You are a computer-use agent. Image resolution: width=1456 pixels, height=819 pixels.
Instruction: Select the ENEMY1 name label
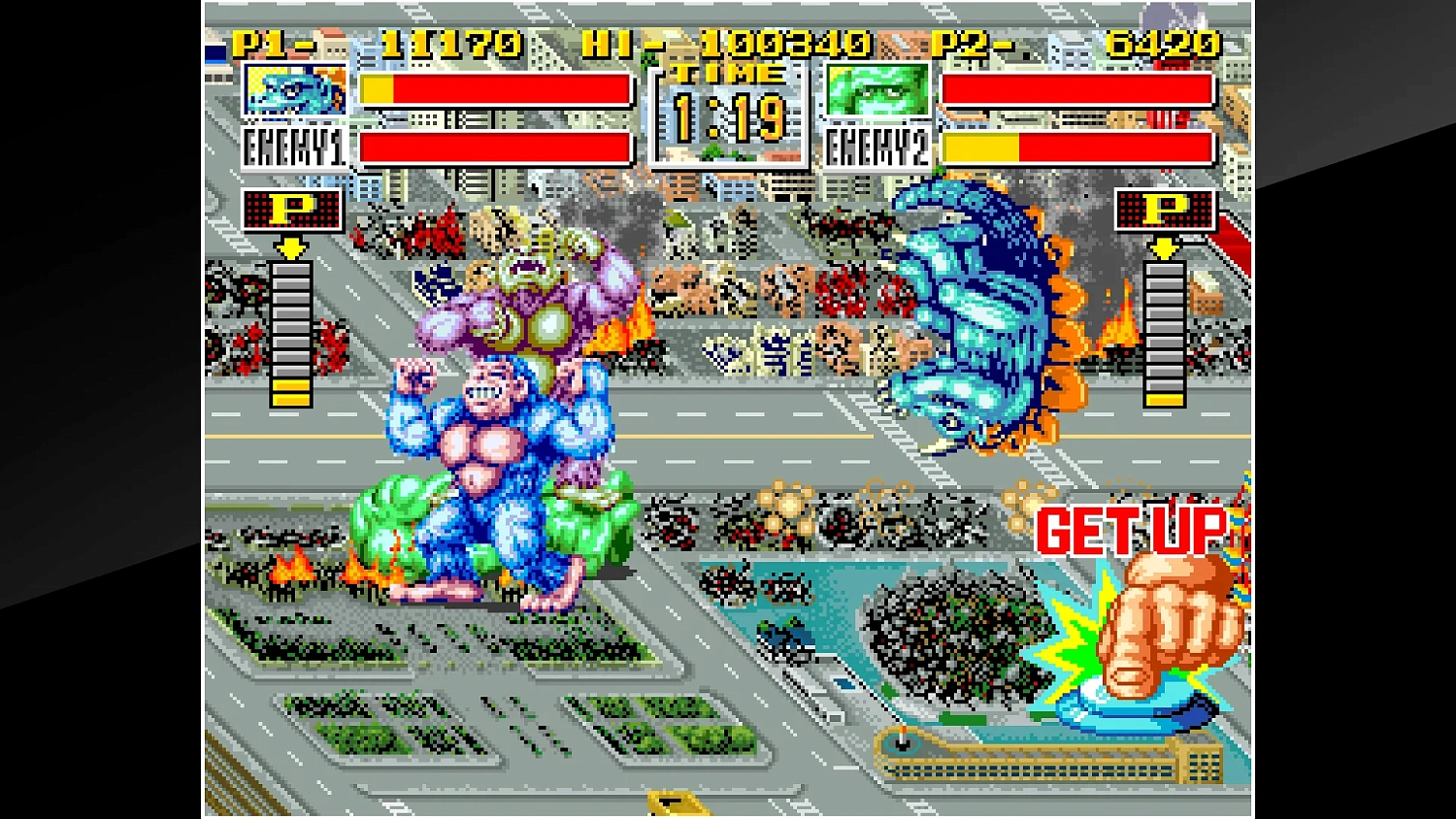(294, 147)
